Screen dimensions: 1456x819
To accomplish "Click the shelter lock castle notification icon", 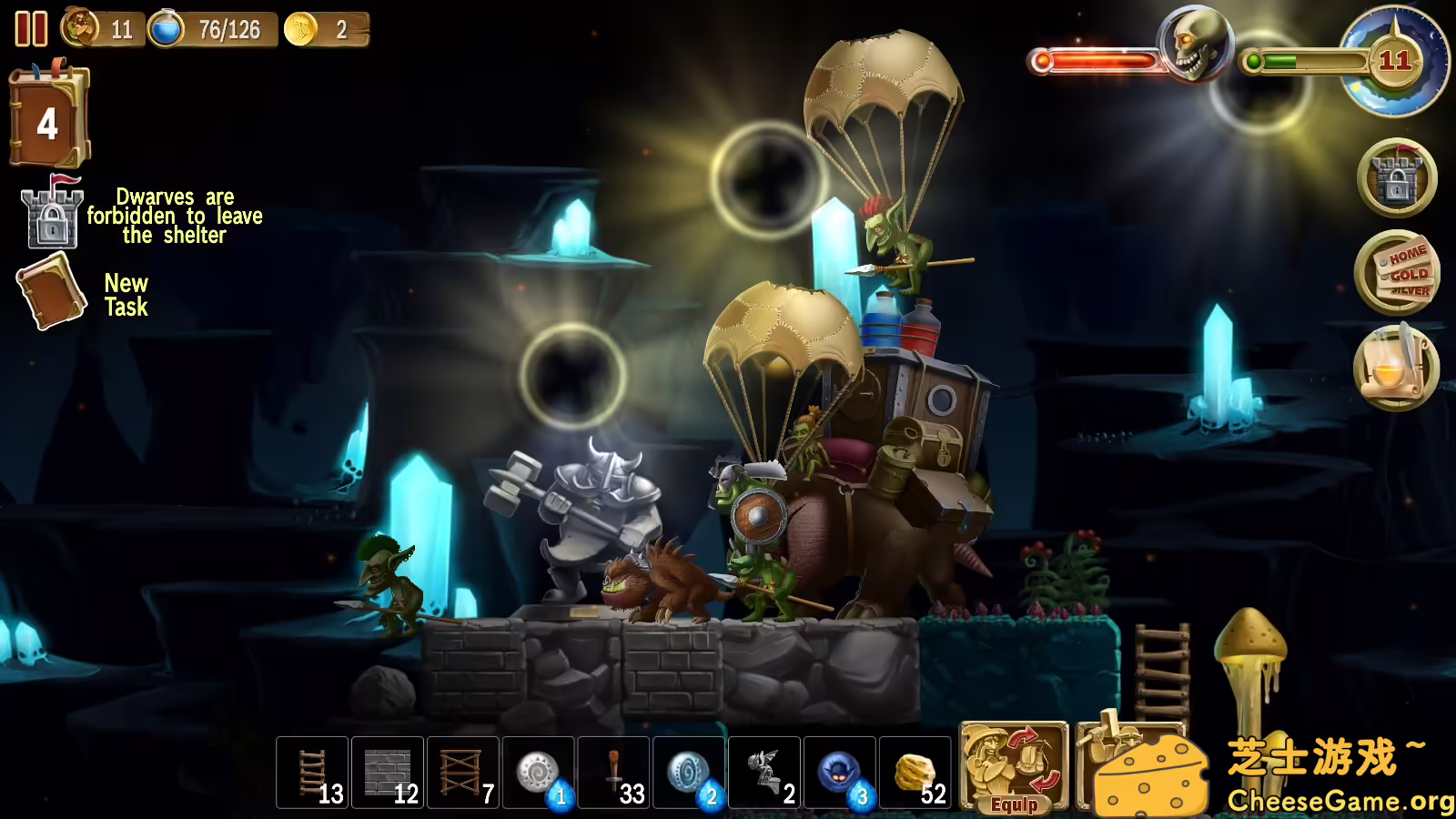I will 52,215.
